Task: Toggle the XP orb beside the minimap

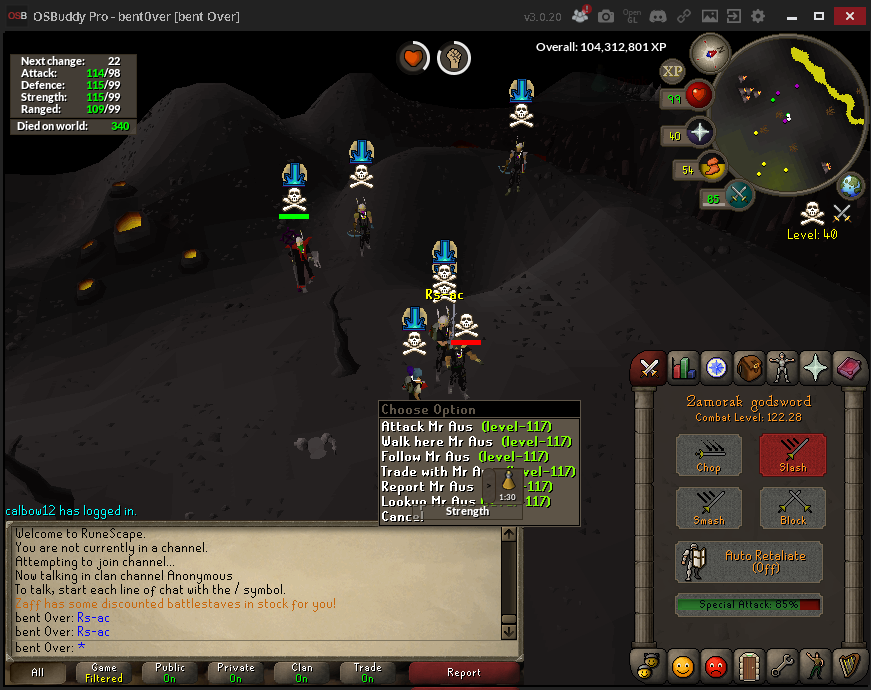Action: [x=672, y=70]
